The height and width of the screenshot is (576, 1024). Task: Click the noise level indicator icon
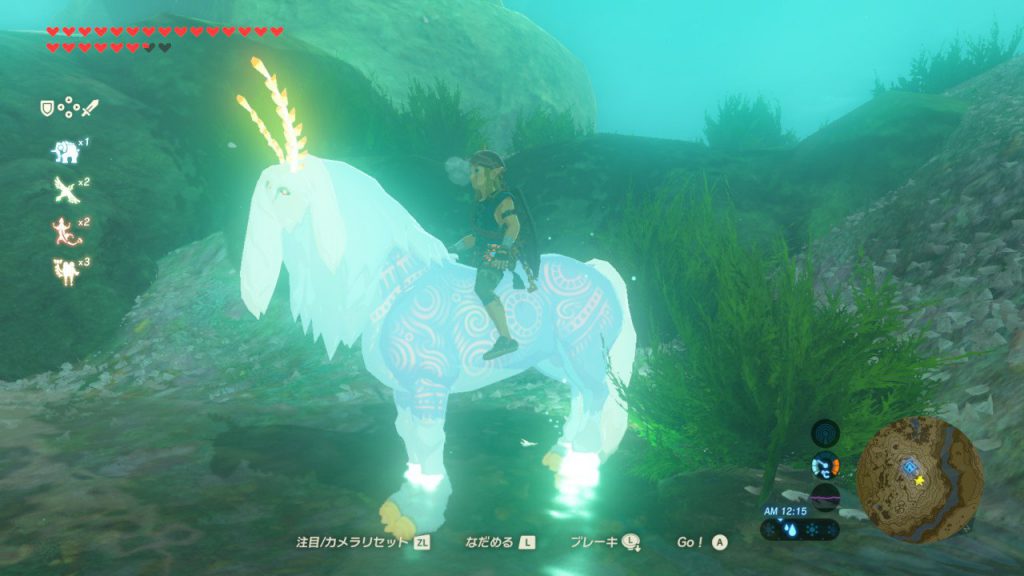click(x=825, y=496)
